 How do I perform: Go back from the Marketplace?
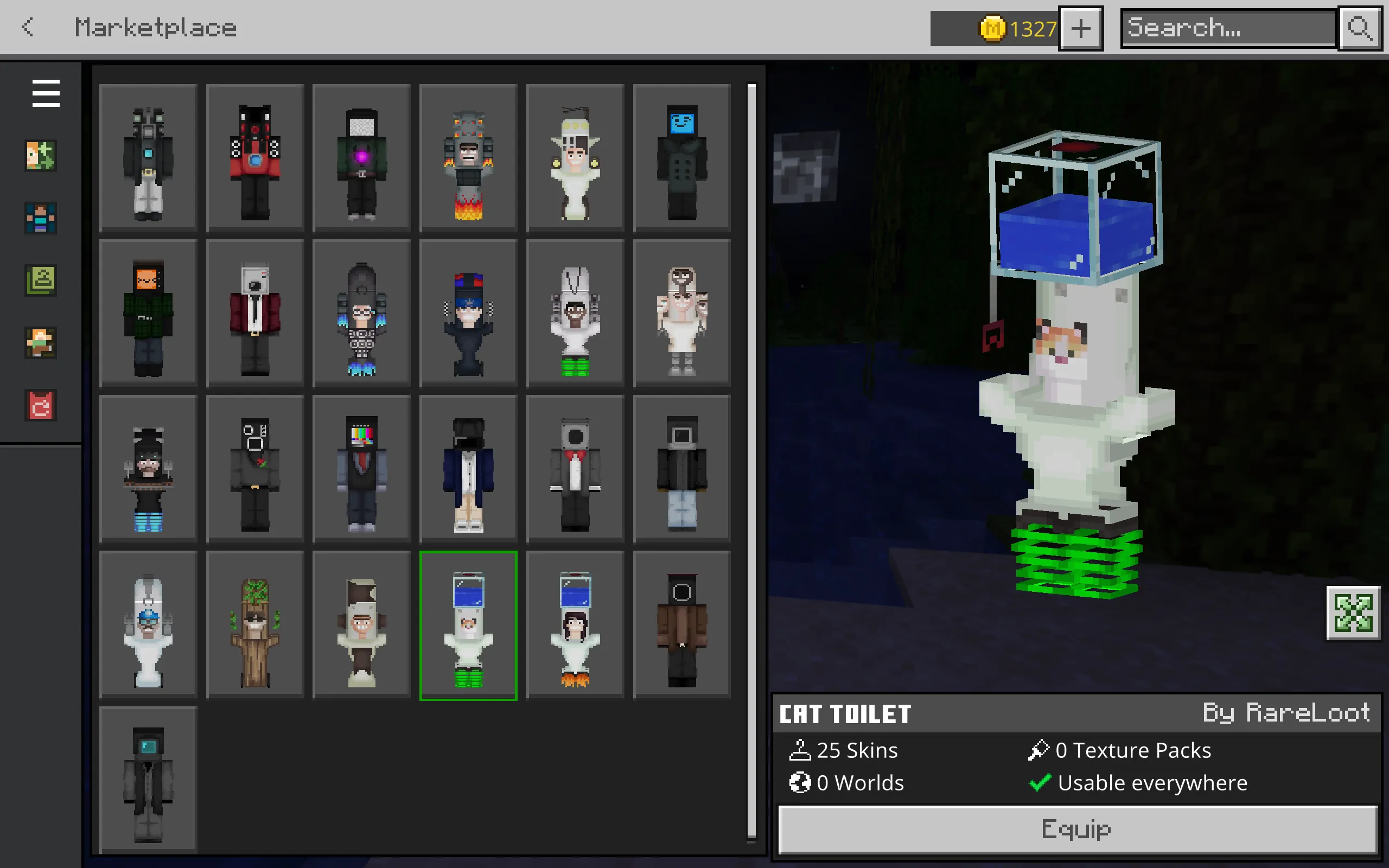click(x=28, y=27)
